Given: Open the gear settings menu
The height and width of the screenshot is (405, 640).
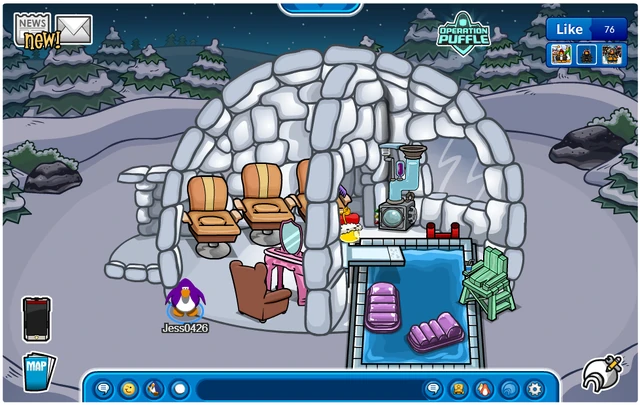Looking at the screenshot, I should pos(535,388).
